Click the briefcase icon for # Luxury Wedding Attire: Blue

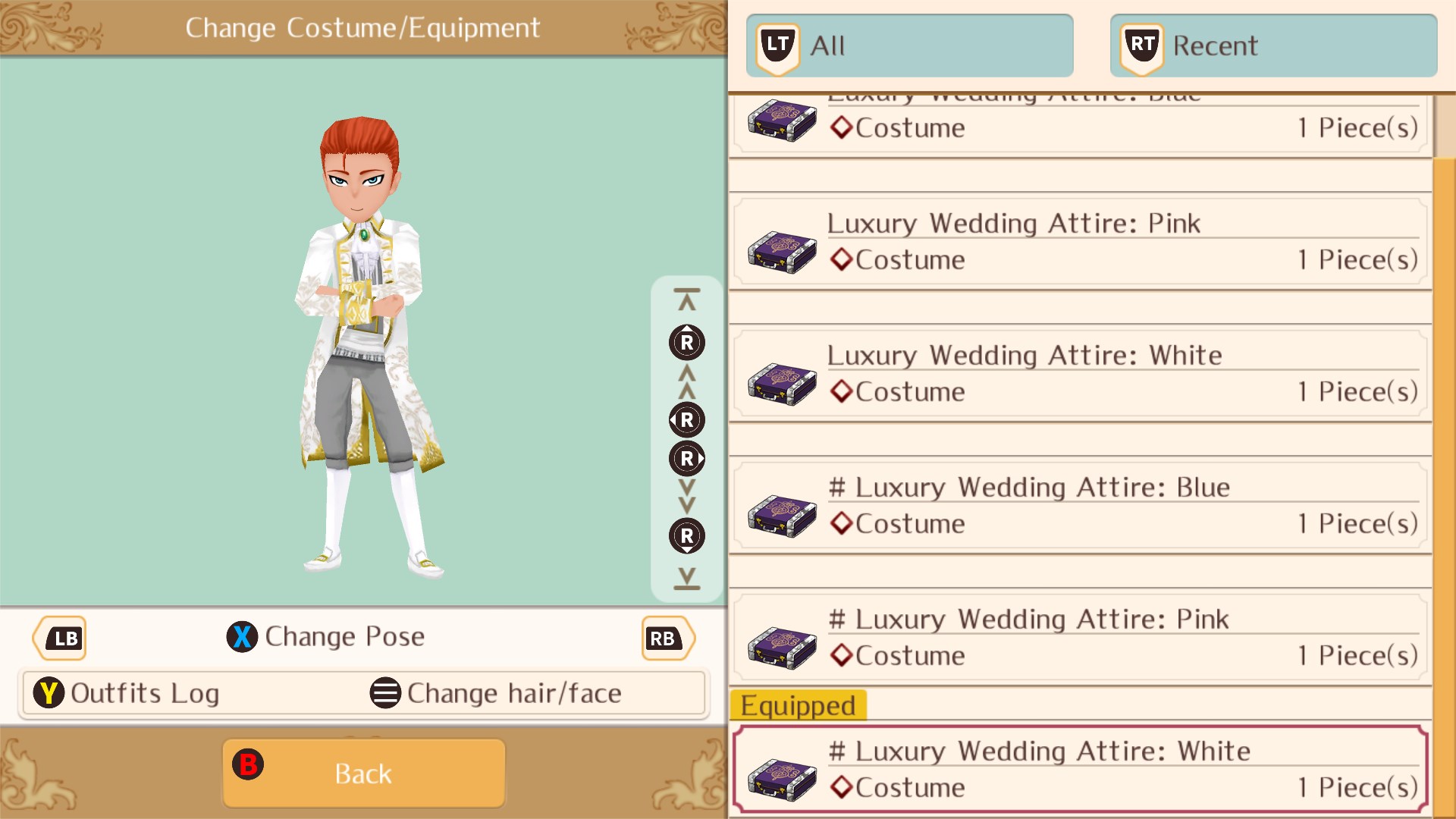coord(781,516)
